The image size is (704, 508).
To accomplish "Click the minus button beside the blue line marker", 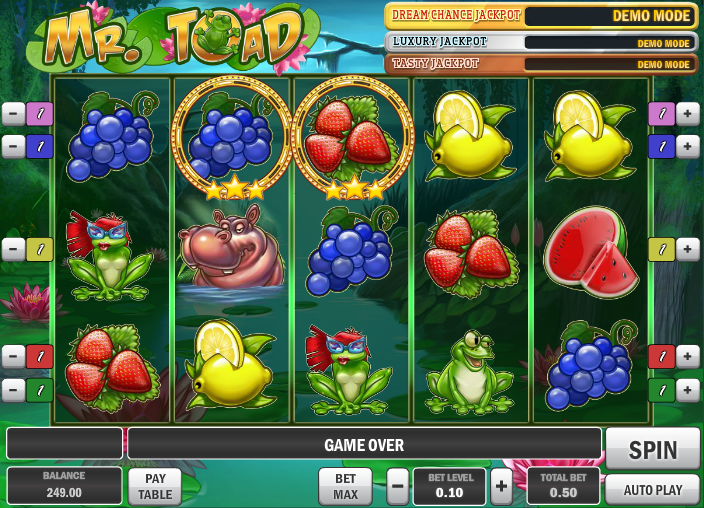I will 13,147.
